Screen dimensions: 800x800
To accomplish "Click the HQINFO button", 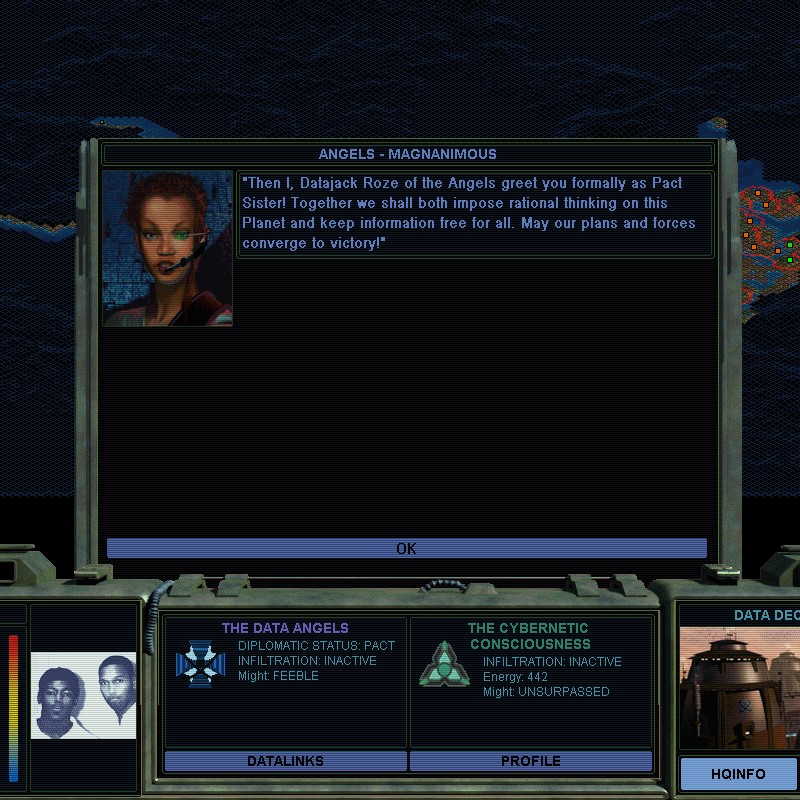I will tap(738, 774).
